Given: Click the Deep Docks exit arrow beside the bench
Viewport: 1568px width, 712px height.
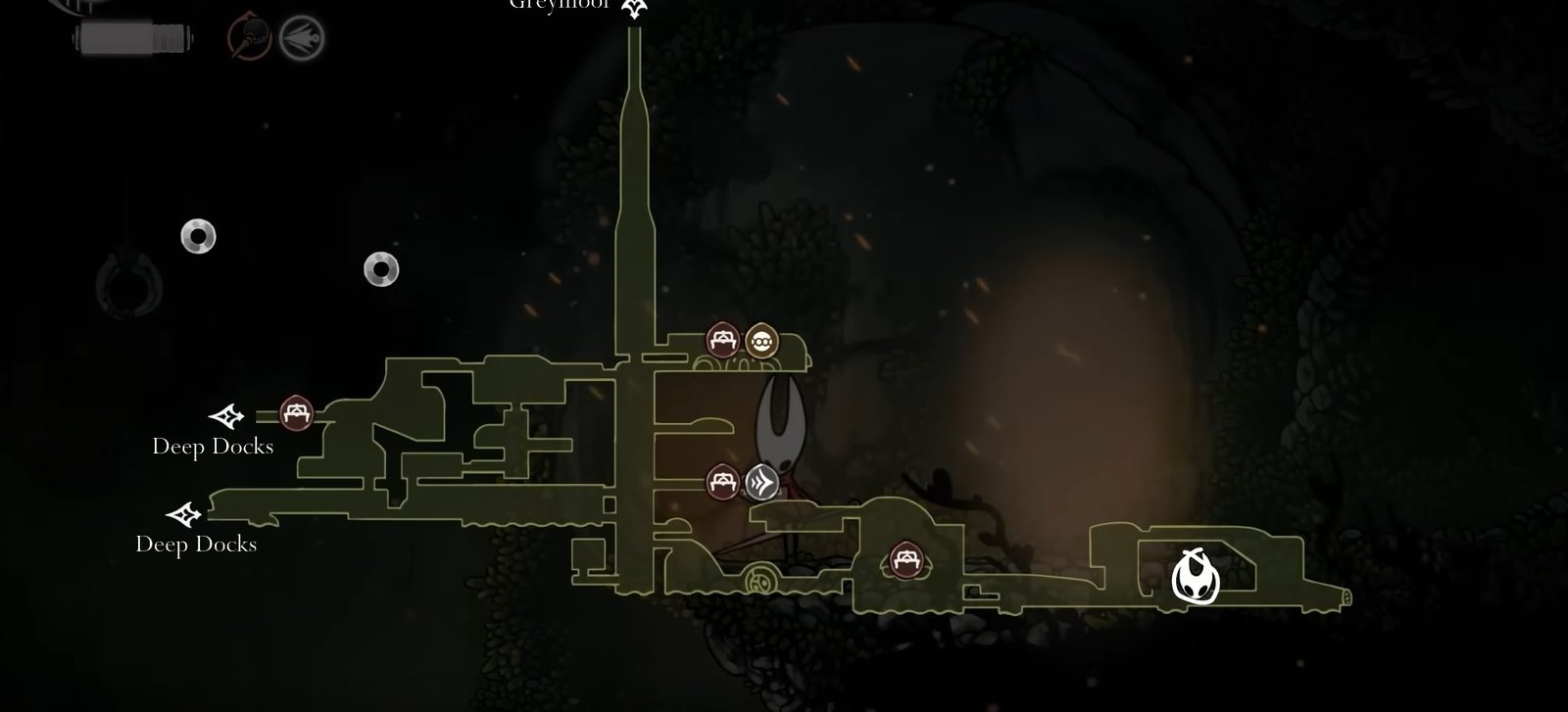Looking at the screenshot, I should [x=227, y=416].
